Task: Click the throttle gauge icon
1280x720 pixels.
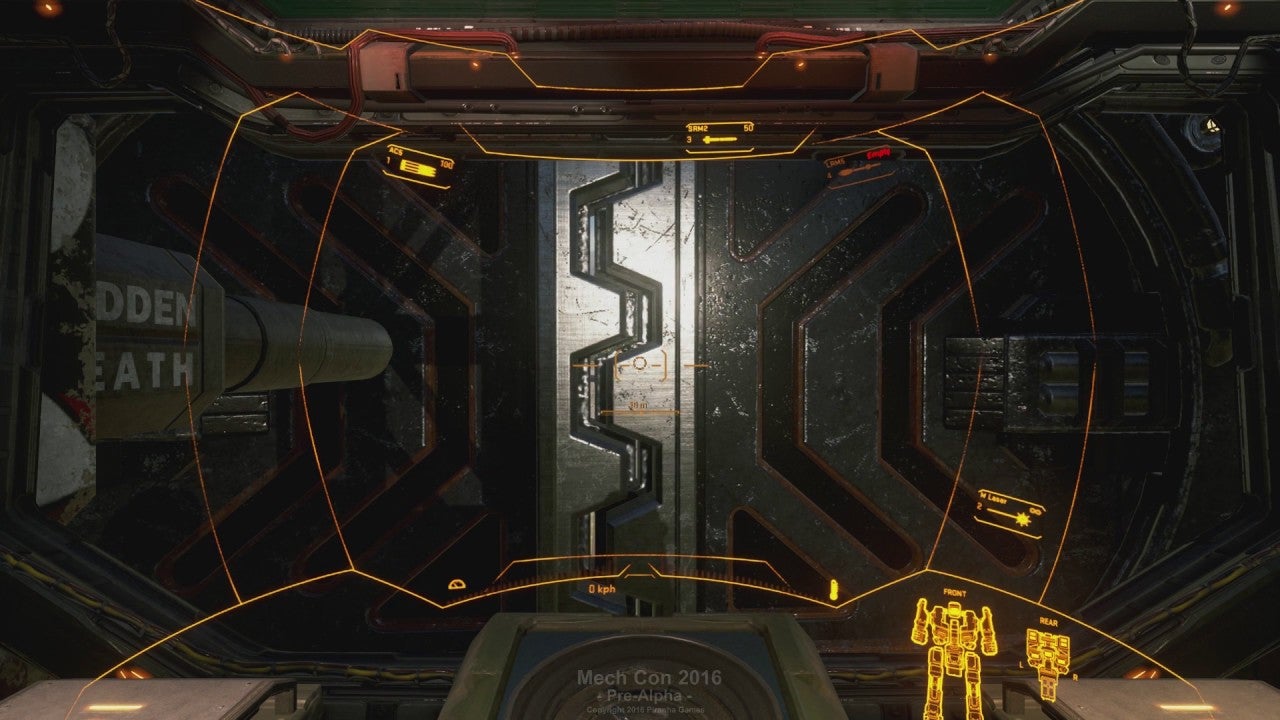Action: click(457, 583)
